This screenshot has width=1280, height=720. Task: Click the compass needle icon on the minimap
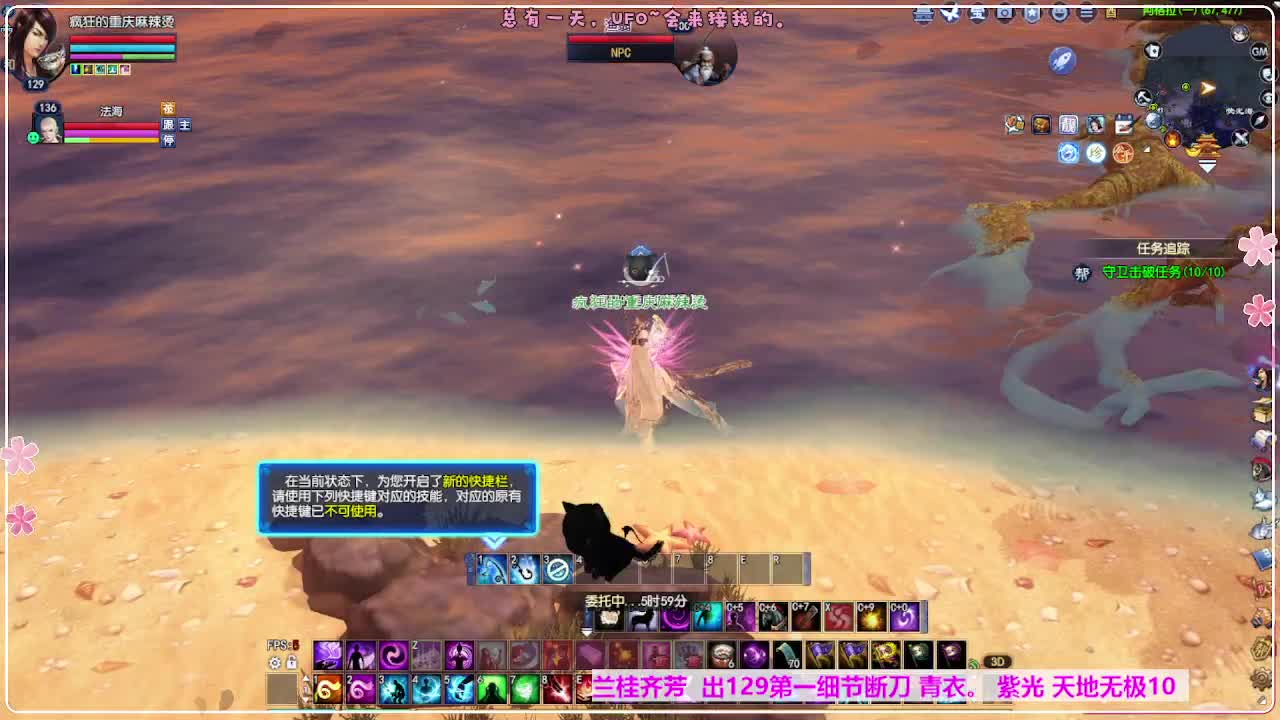click(x=1258, y=120)
